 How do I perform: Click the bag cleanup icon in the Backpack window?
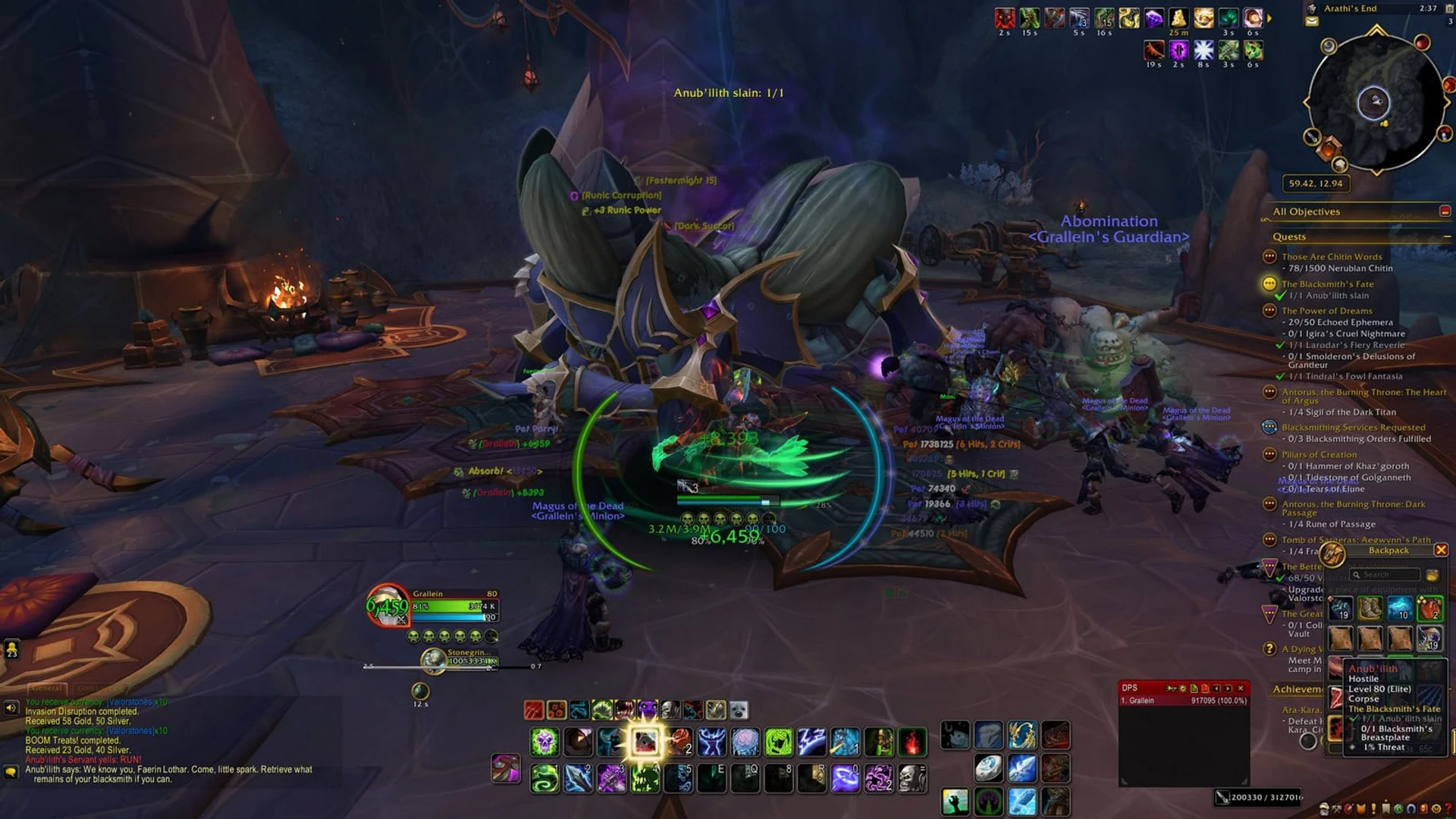(x=1433, y=575)
